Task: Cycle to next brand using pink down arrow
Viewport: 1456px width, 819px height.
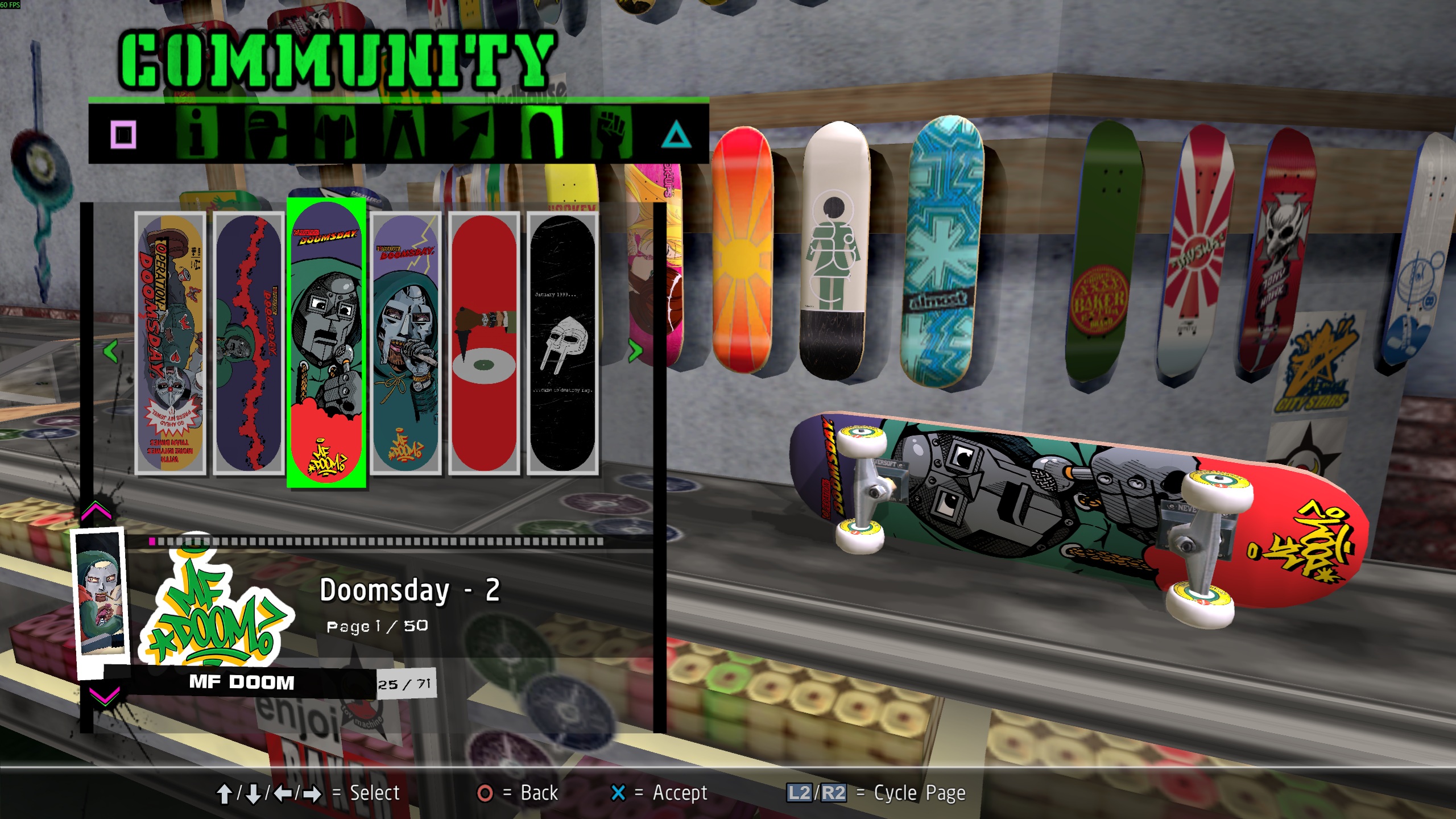Action: (x=104, y=695)
